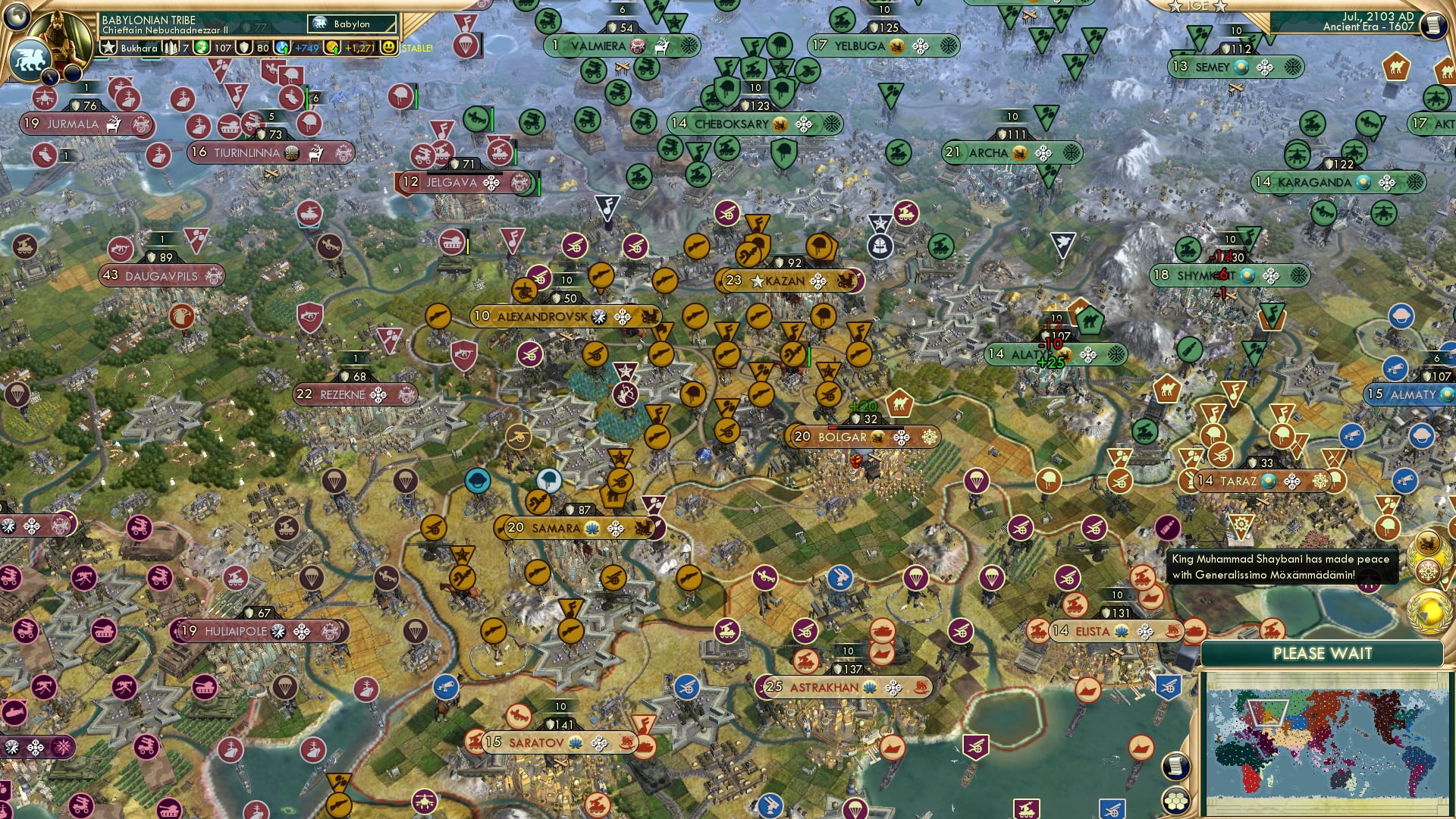1456x819 pixels.
Task: Open the golden world globe notification medallion
Action: (x=1429, y=610)
